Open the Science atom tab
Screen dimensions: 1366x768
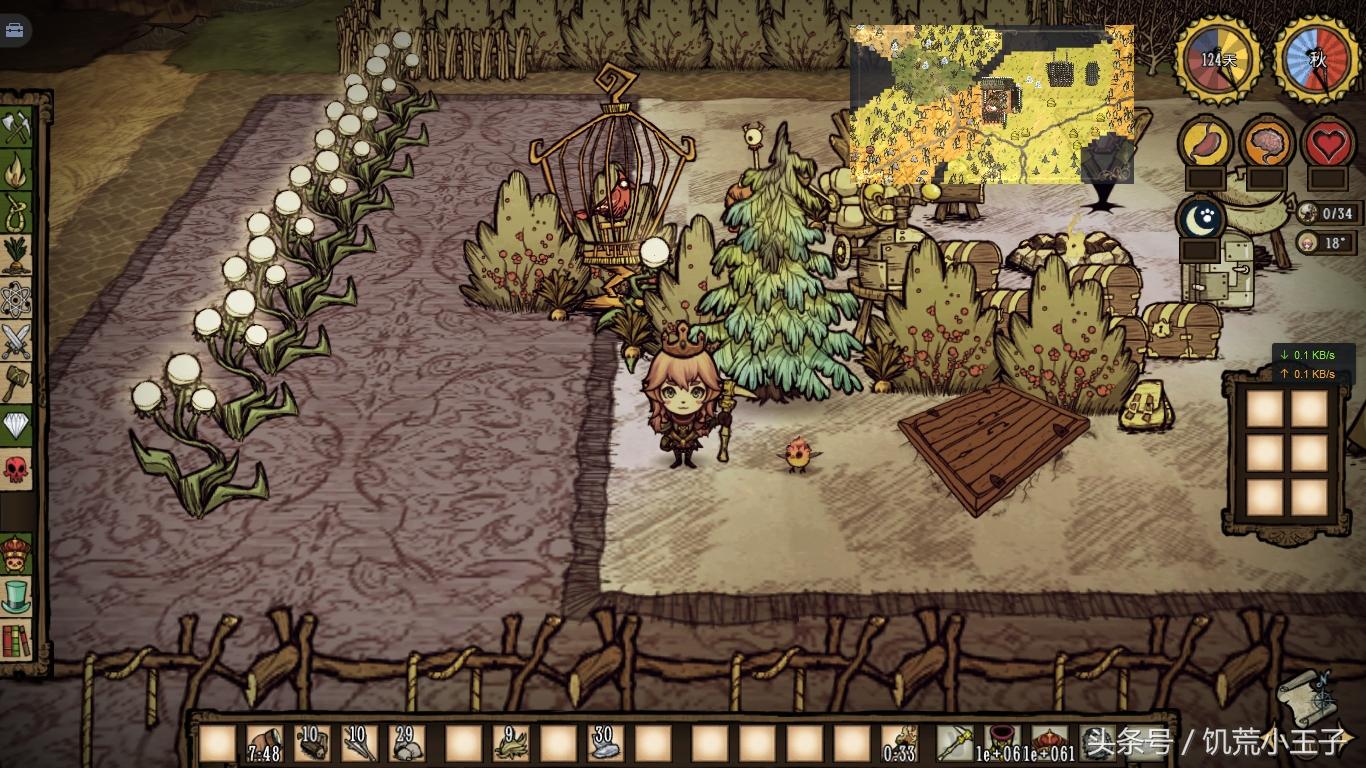(x=17, y=298)
